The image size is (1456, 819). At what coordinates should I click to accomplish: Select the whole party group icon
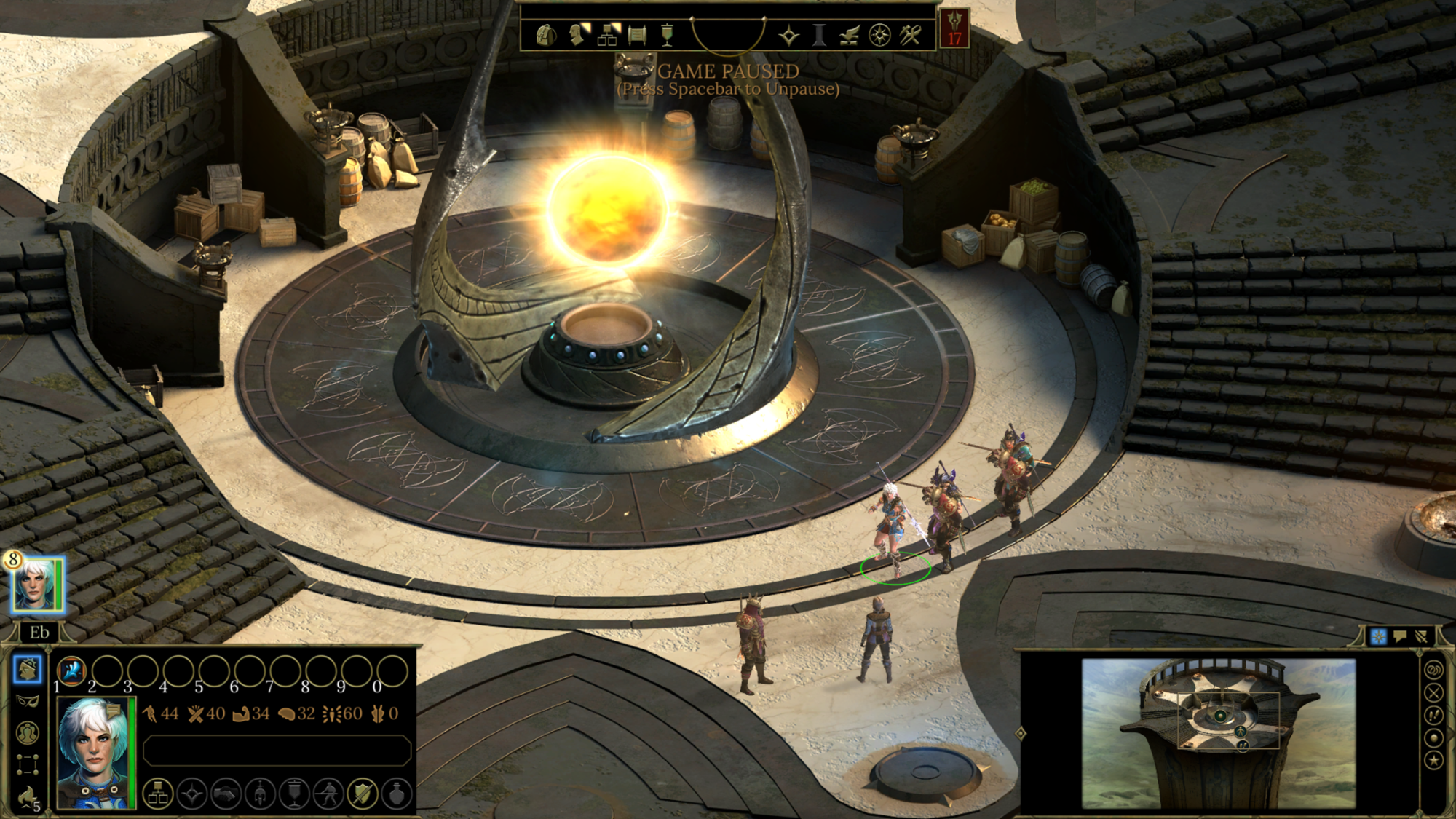coord(28,732)
